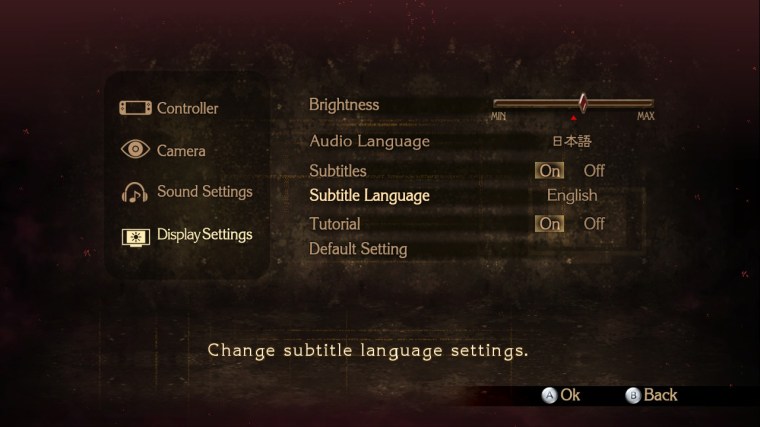This screenshot has width=760, height=427.
Task: Turn Subtitles On
Action: (x=550, y=171)
